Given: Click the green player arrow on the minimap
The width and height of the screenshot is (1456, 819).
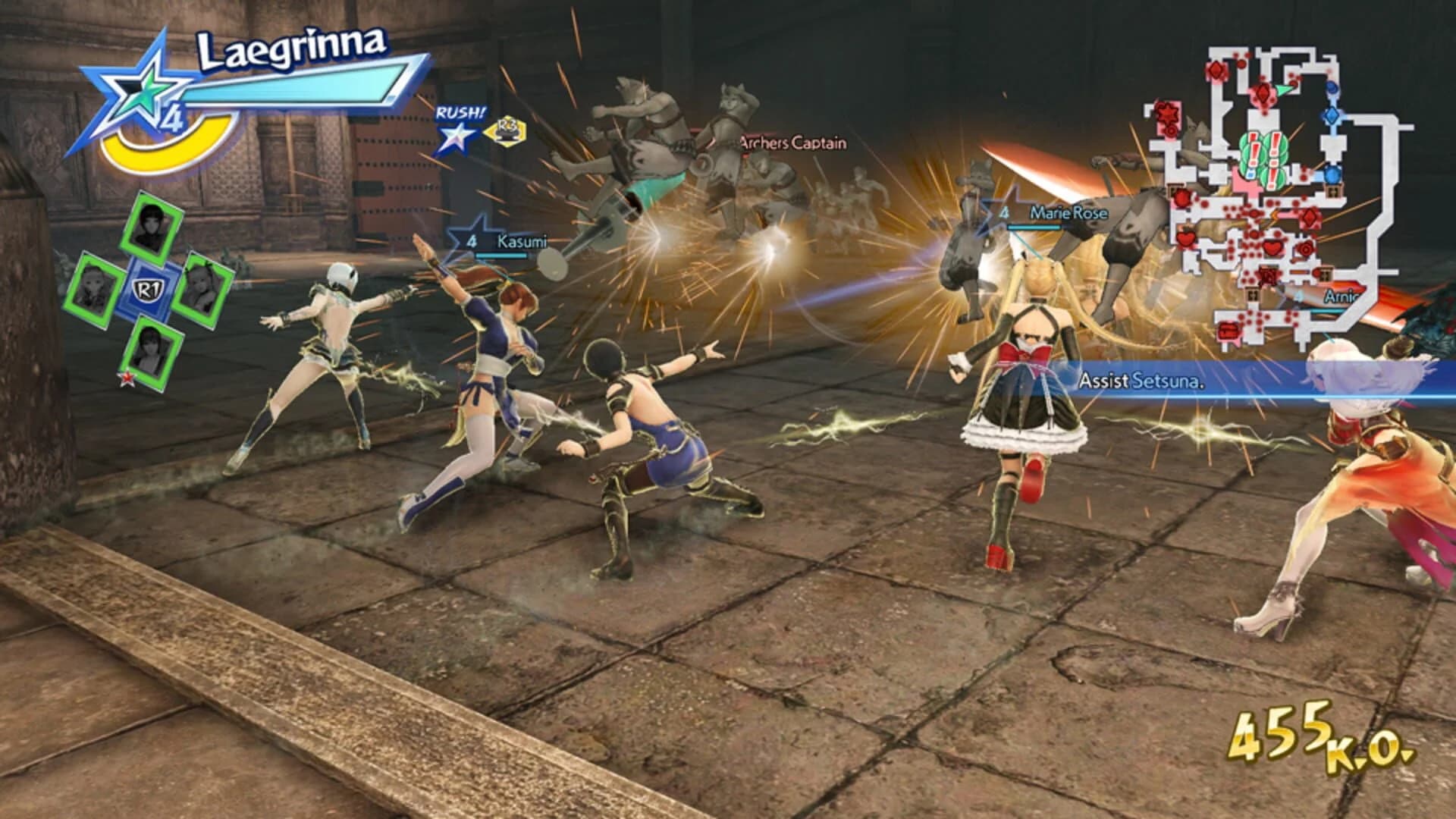Looking at the screenshot, I should pyautogui.click(x=1282, y=89).
